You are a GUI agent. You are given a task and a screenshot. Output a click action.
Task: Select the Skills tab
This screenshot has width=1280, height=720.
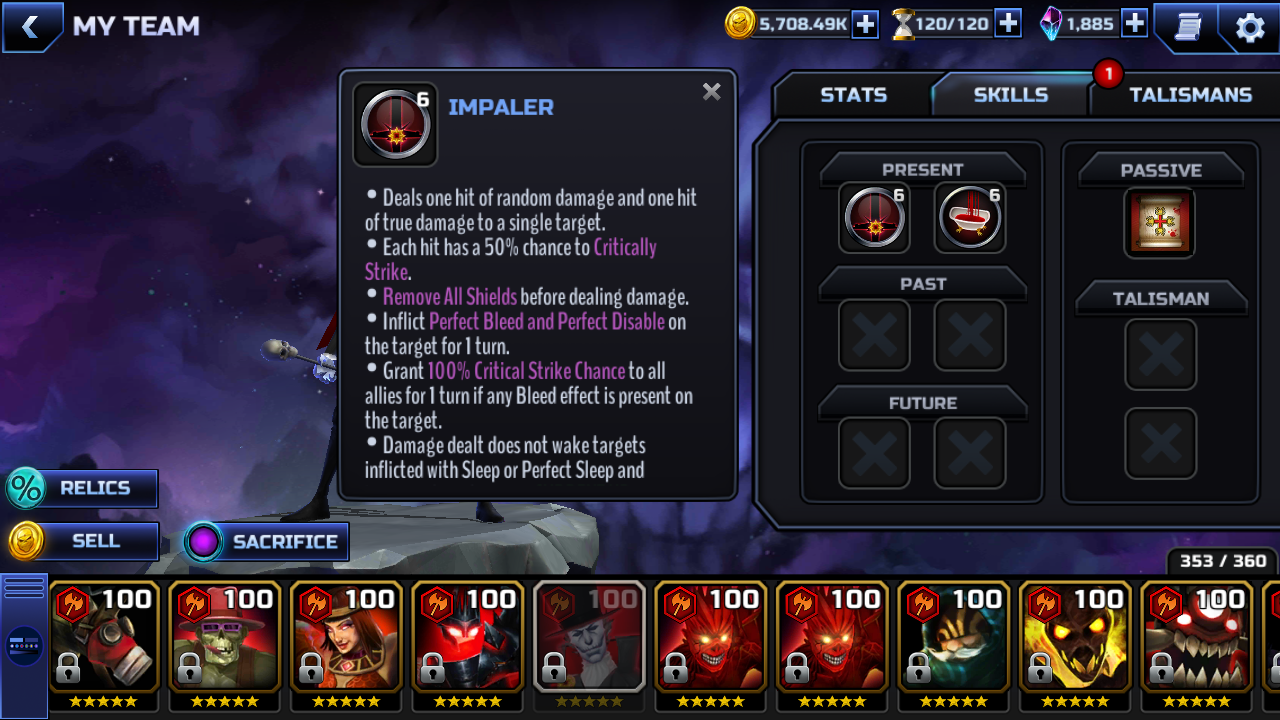click(x=1010, y=95)
